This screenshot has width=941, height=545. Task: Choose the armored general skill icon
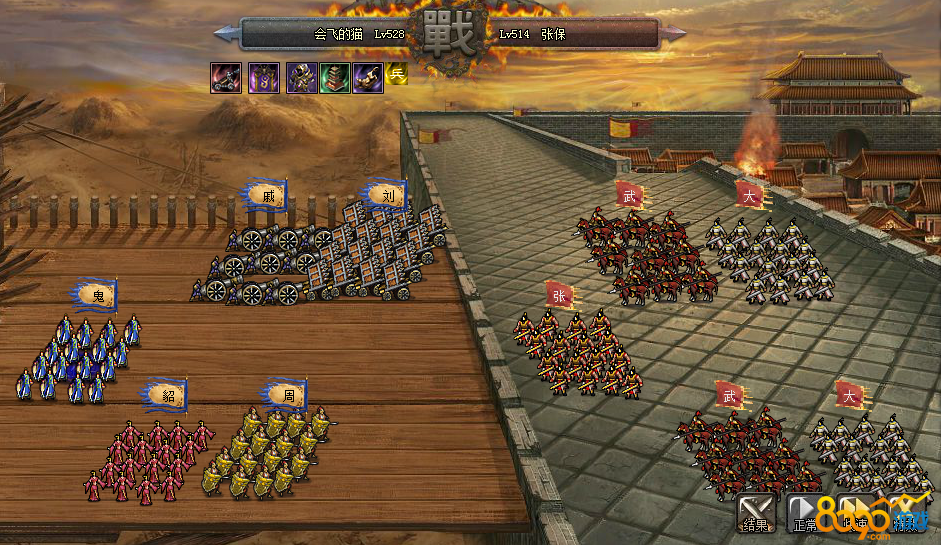pos(302,77)
